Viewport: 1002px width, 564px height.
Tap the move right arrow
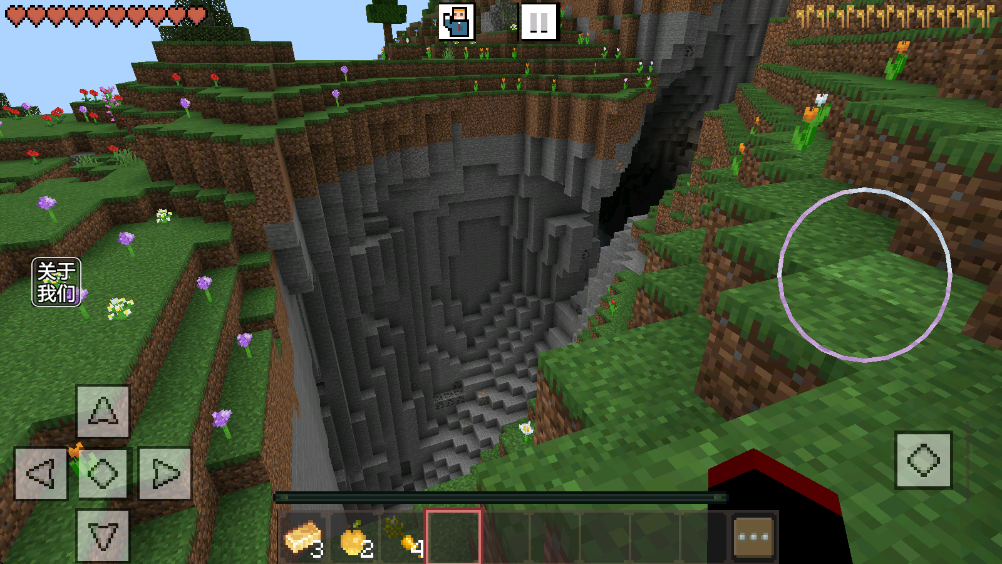coord(165,473)
